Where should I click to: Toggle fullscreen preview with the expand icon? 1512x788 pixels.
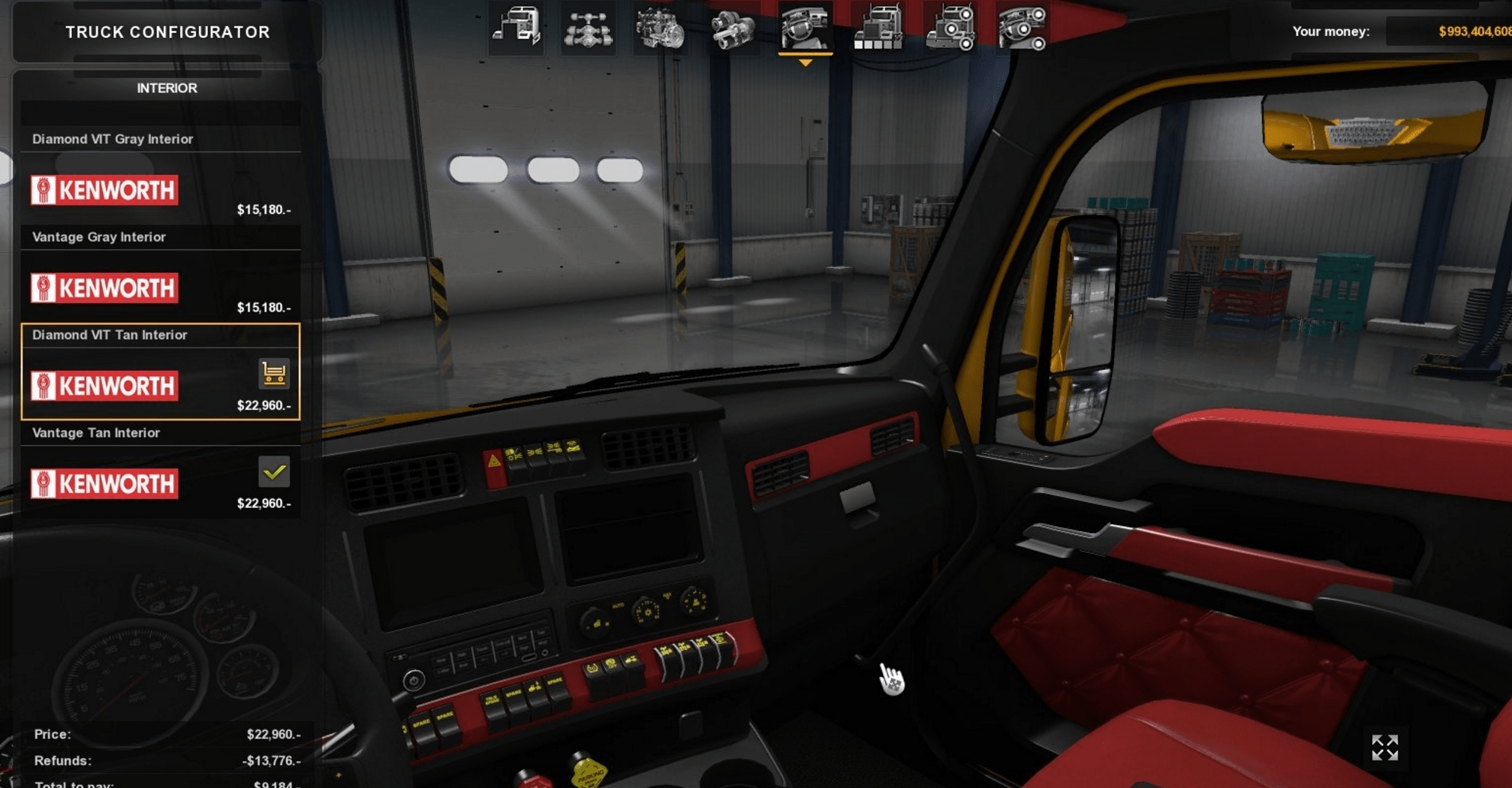1384,747
